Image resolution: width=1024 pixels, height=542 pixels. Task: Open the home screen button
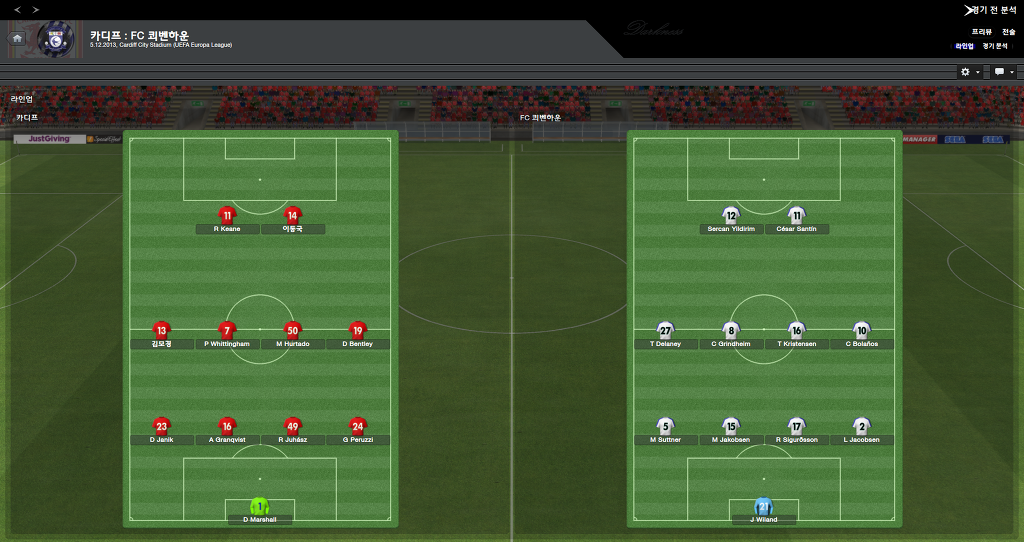[x=17, y=38]
